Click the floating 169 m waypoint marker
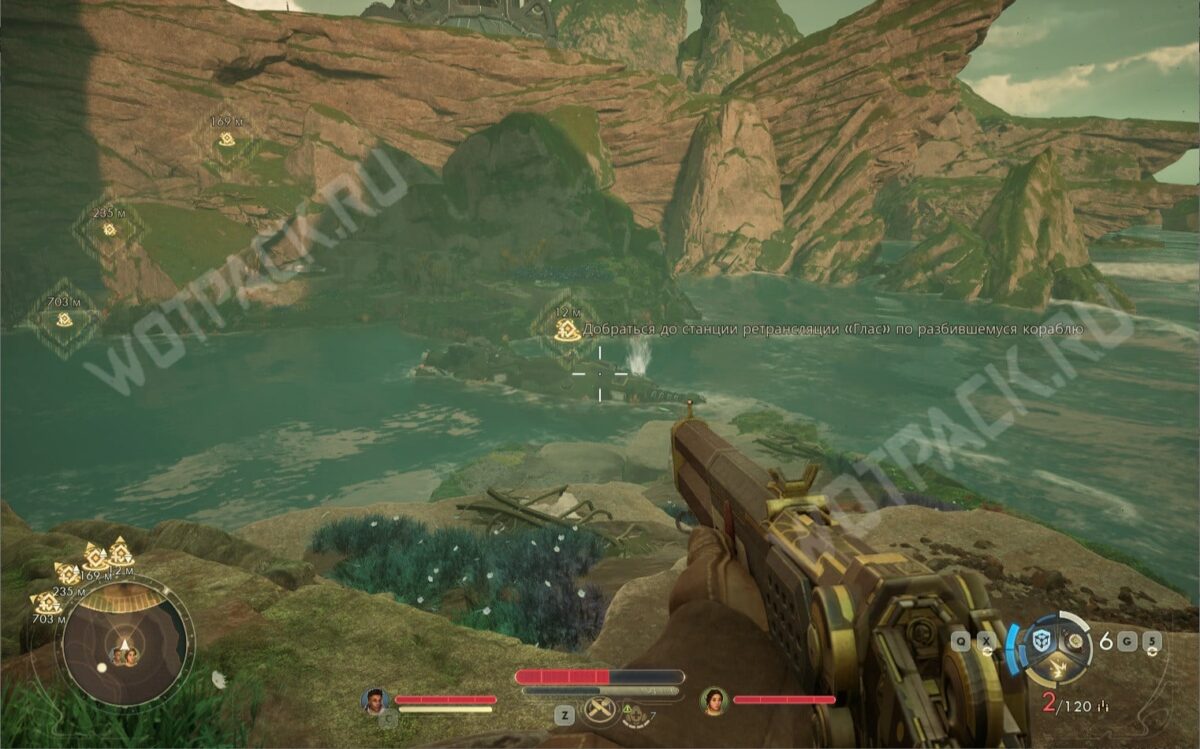Image resolution: width=1200 pixels, height=749 pixels. (227, 139)
